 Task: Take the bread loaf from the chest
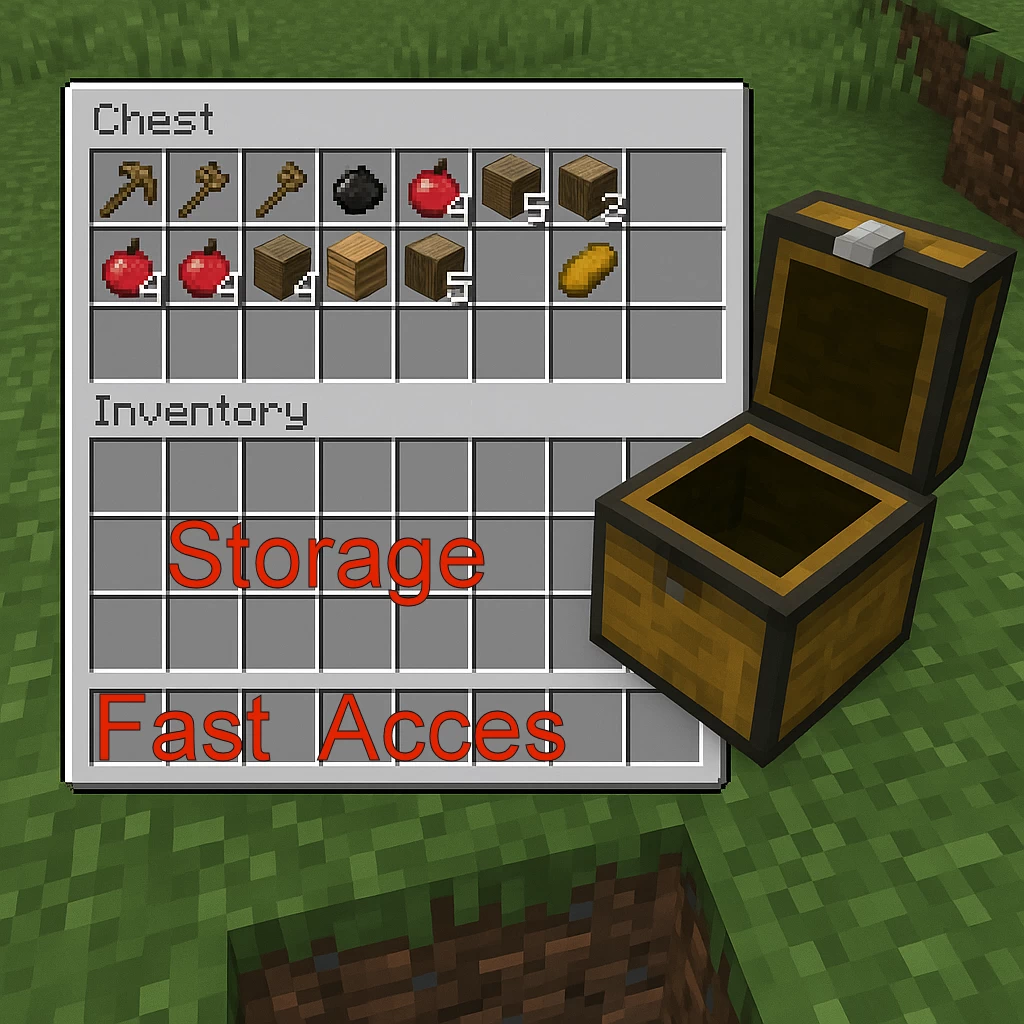coord(588,266)
